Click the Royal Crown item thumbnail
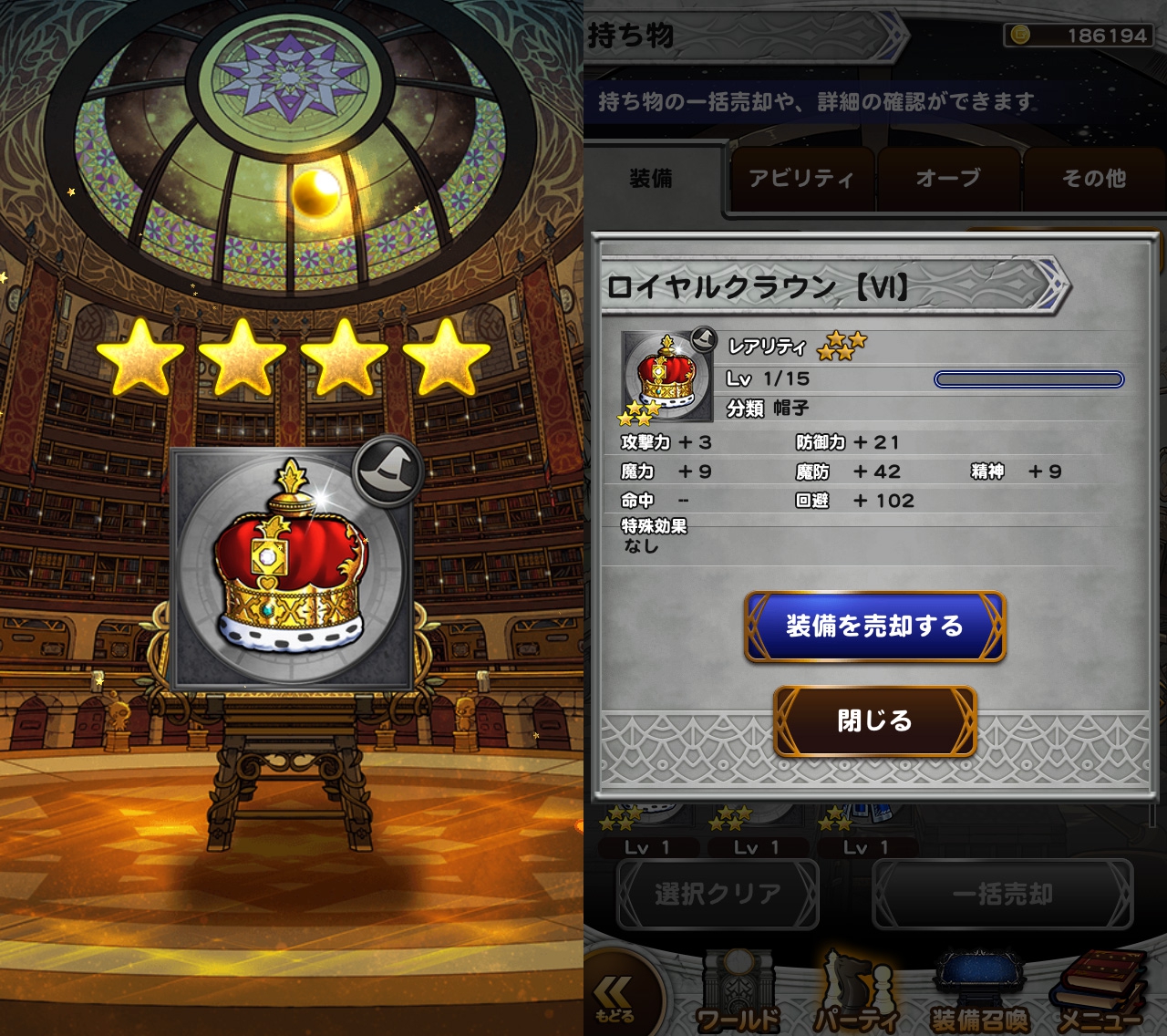This screenshot has width=1167, height=1036. click(666, 377)
